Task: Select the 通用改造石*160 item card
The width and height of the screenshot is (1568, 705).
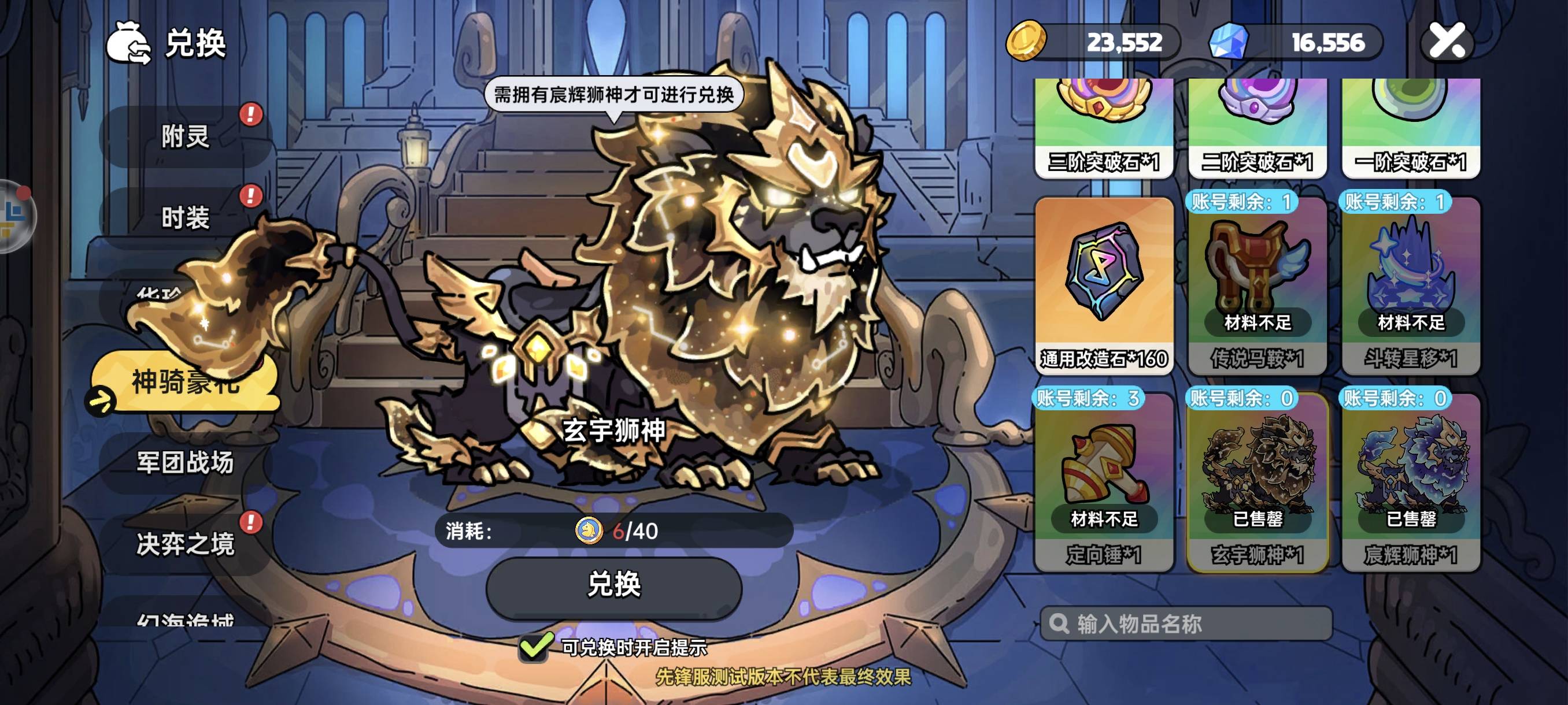Action: click(1104, 285)
